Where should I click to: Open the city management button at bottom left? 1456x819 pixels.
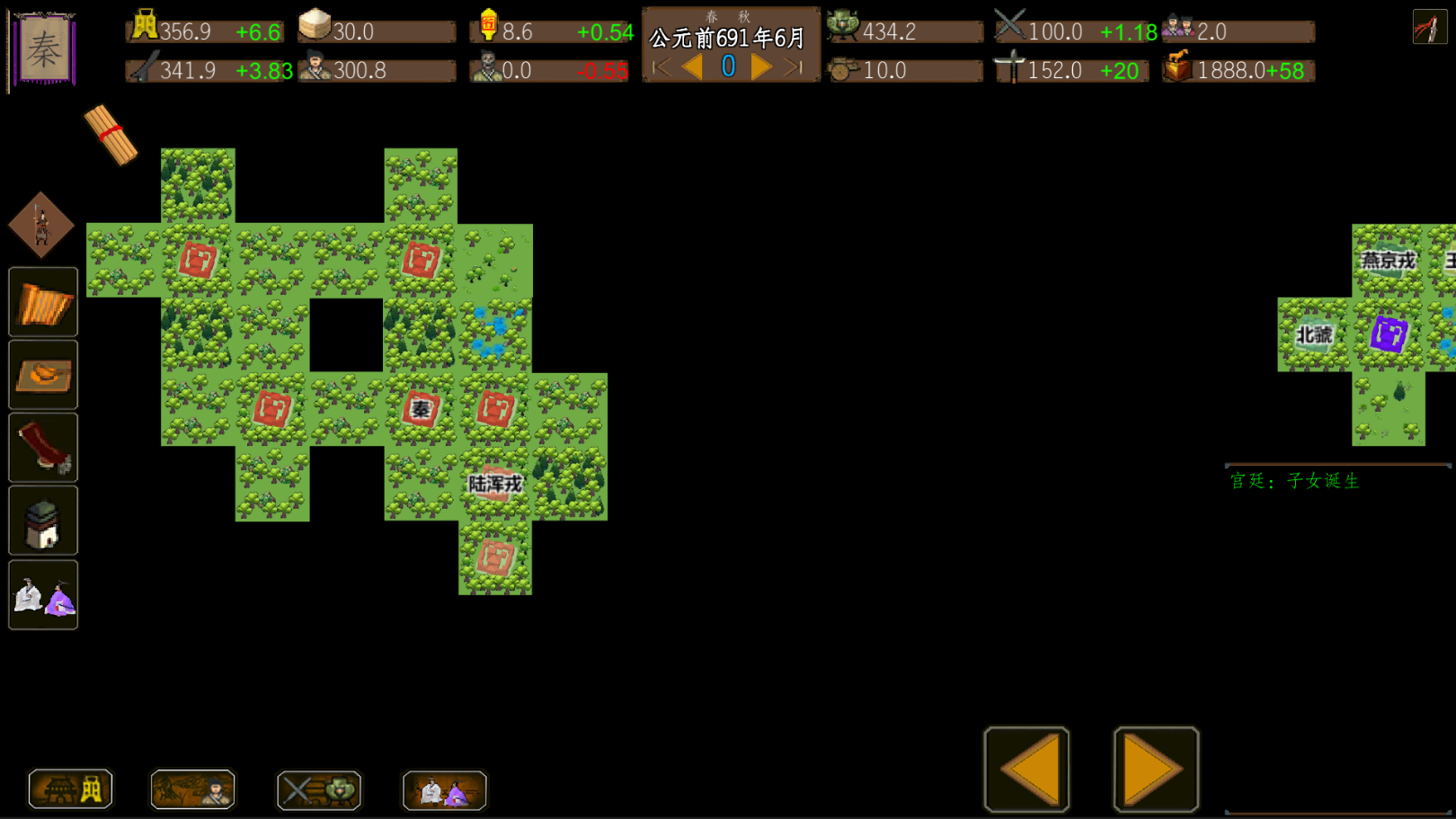pyautogui.click(x=70, y=788)
